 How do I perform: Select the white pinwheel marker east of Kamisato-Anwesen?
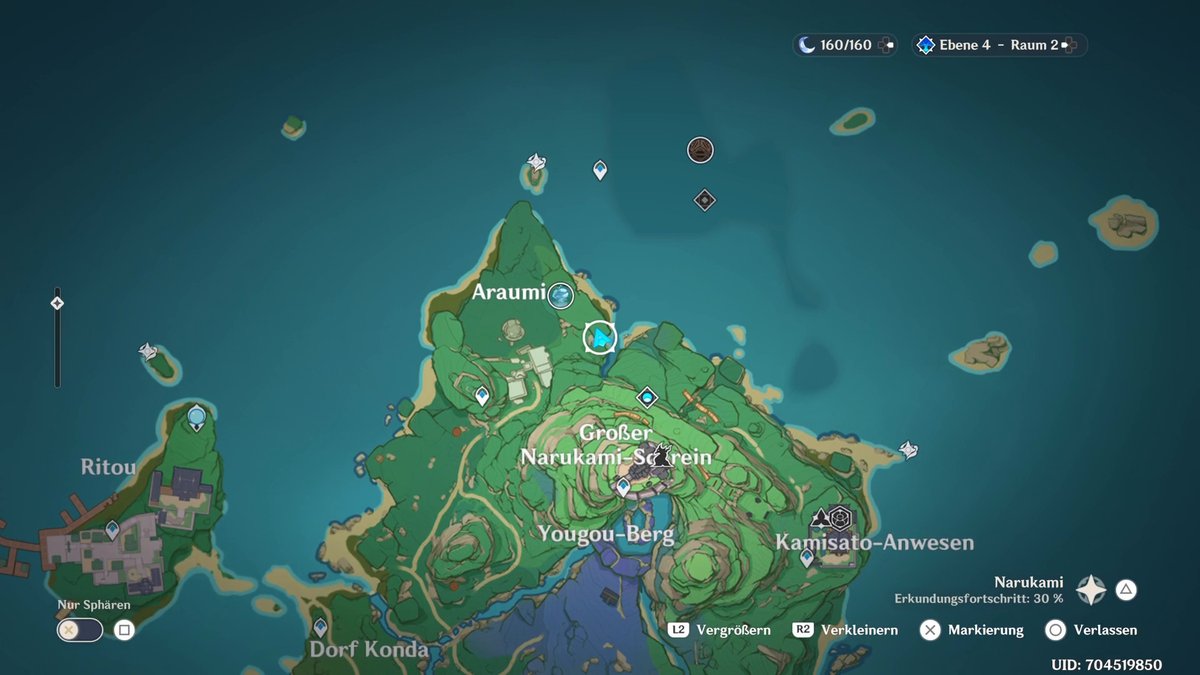point(909,450)
